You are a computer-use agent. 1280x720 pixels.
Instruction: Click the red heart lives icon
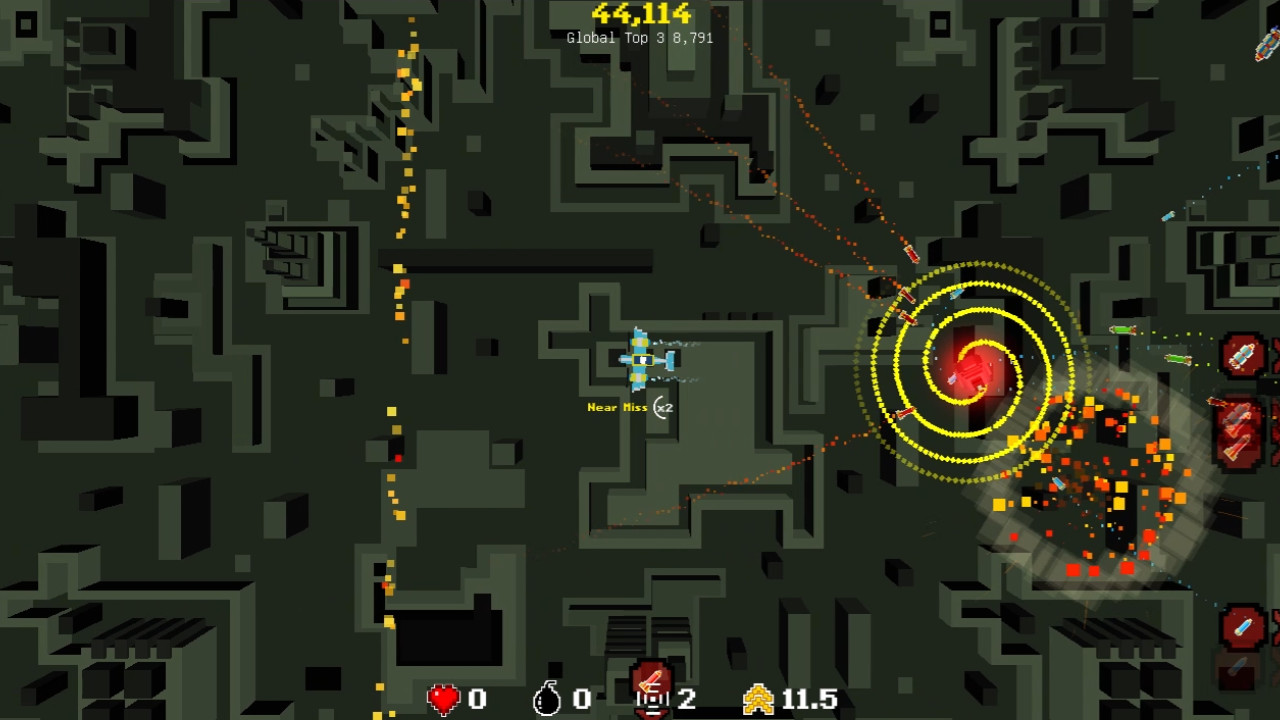443,698
